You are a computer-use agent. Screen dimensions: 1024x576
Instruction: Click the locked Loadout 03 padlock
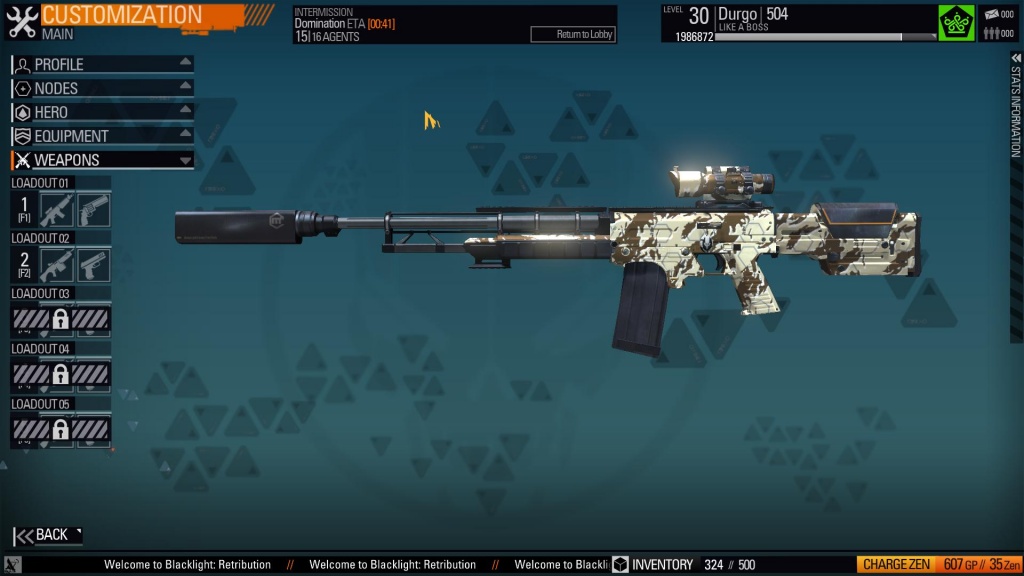pos(61,320)
